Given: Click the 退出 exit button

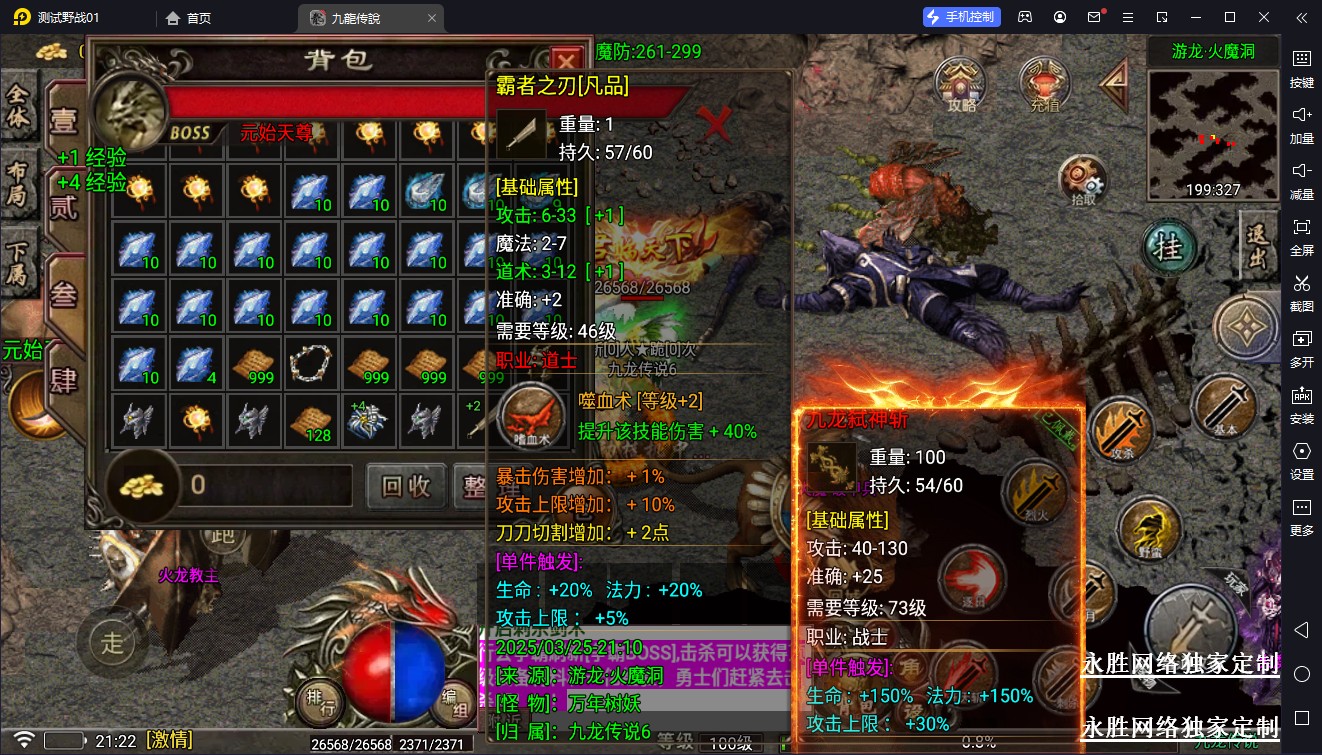Looking at the screenshot, I should click(x=1257, y=246).
